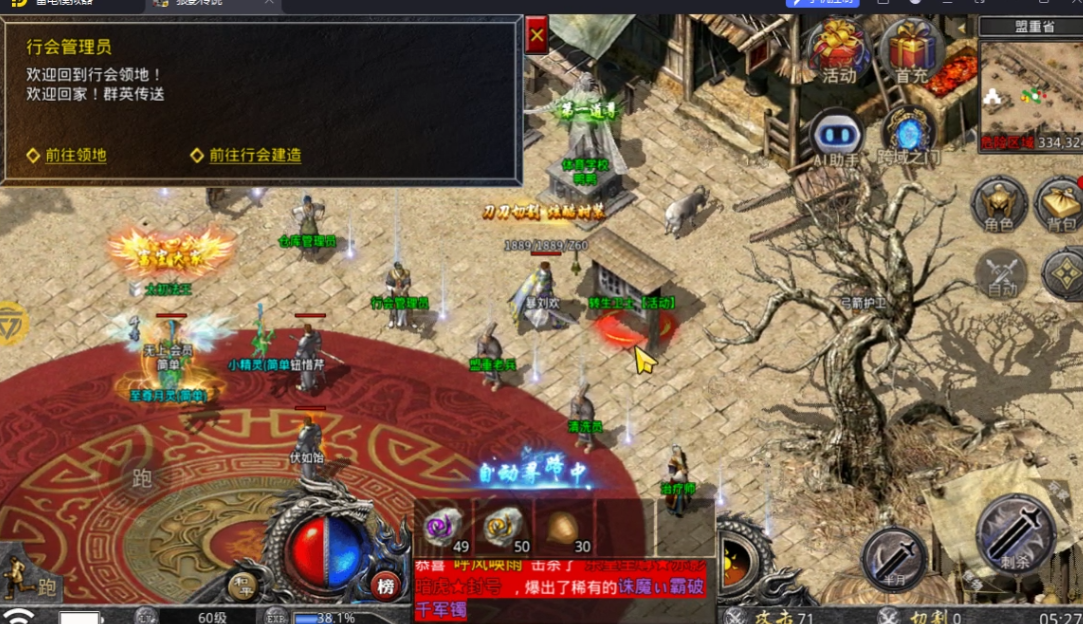1083x624 pixels.
Task: Open the 榜 ranking button
Action: pyautogui.click(x=384, y=585)
